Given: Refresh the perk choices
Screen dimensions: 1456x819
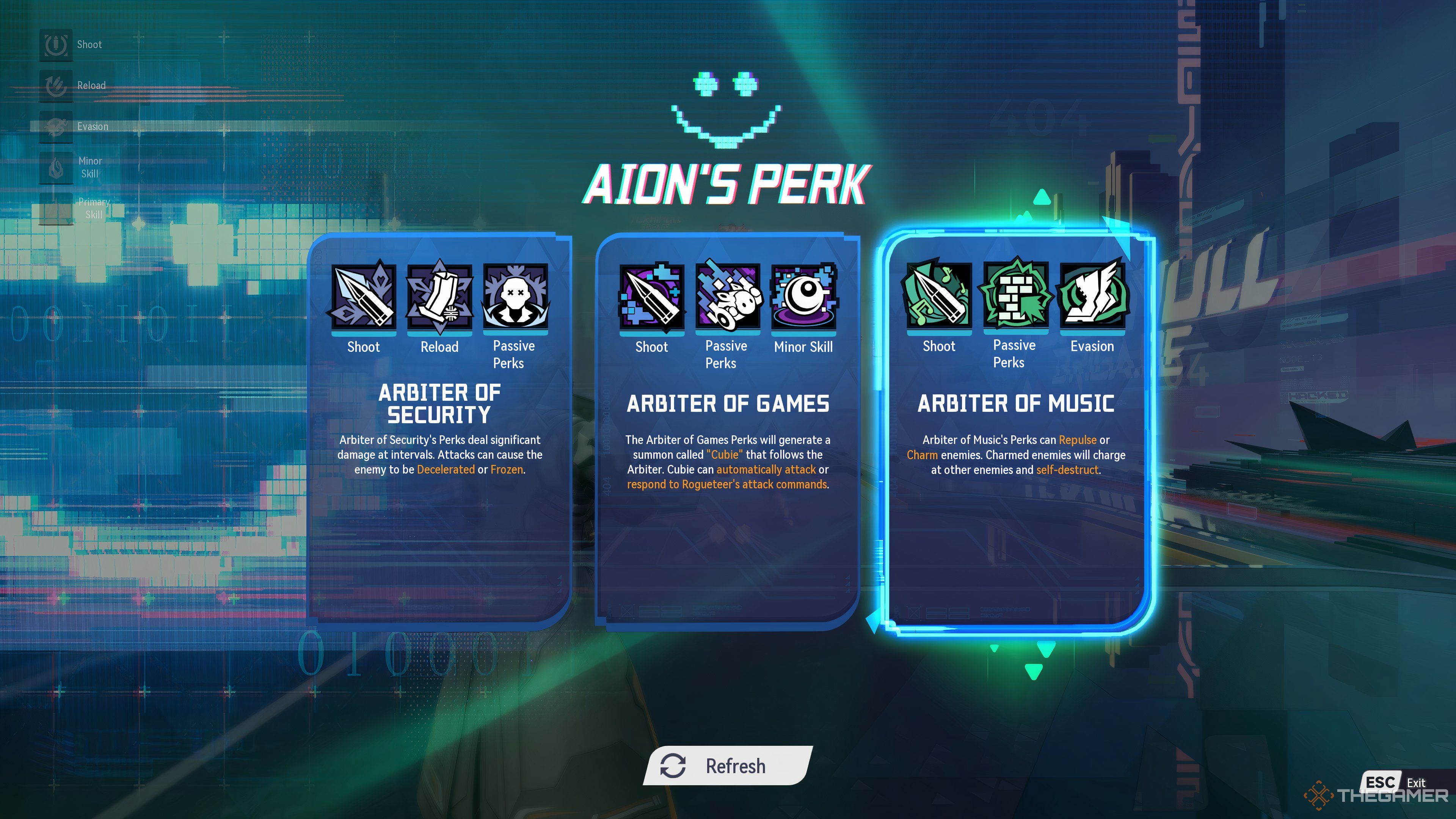Looking at the screenshot, I should coord(728,766).
